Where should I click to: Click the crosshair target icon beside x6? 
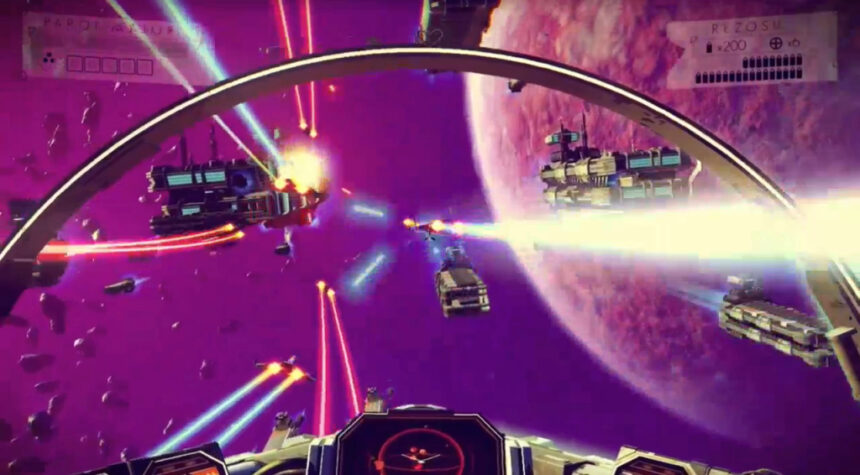(777, 46)
